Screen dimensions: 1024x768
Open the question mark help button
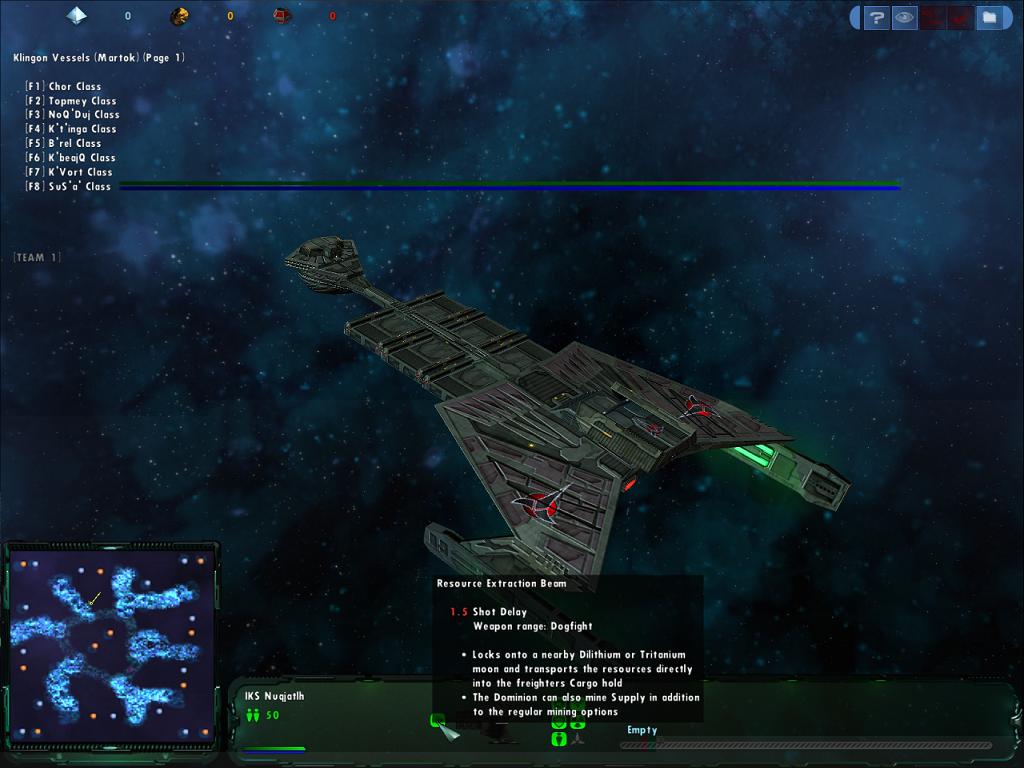click(x=876, y=17)
